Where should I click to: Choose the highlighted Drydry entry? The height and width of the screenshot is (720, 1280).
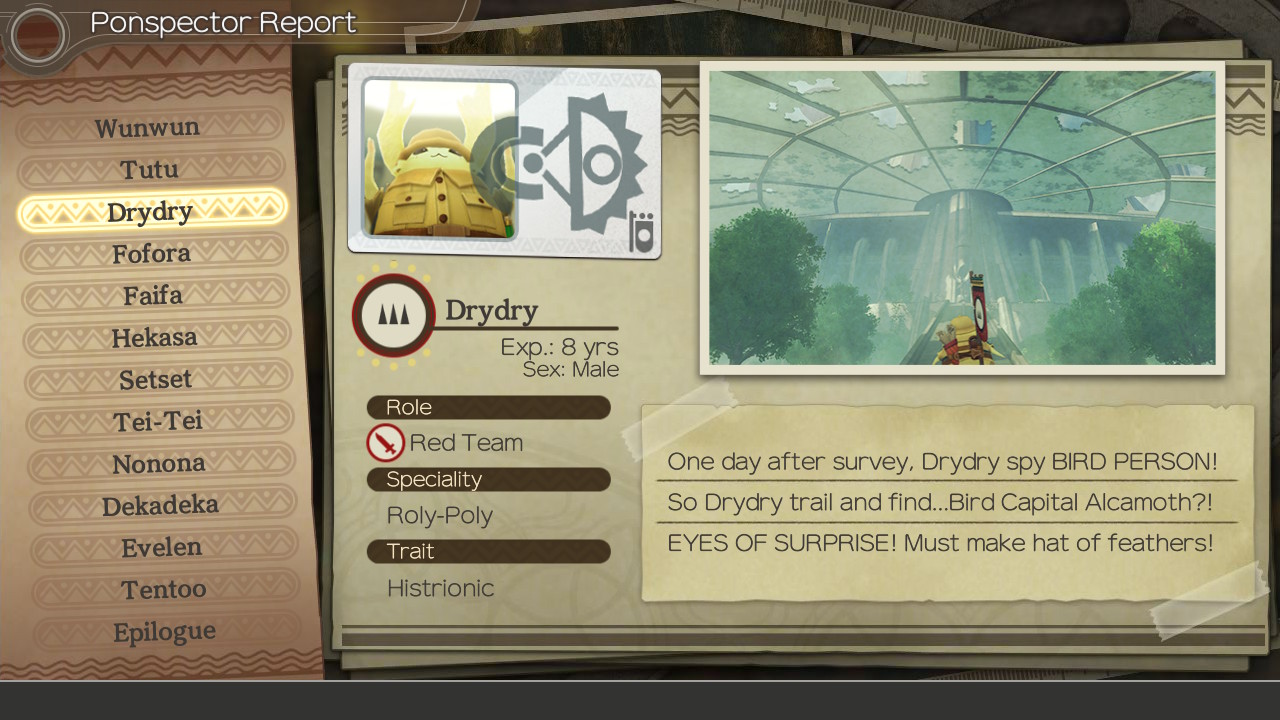click(151, 212)
